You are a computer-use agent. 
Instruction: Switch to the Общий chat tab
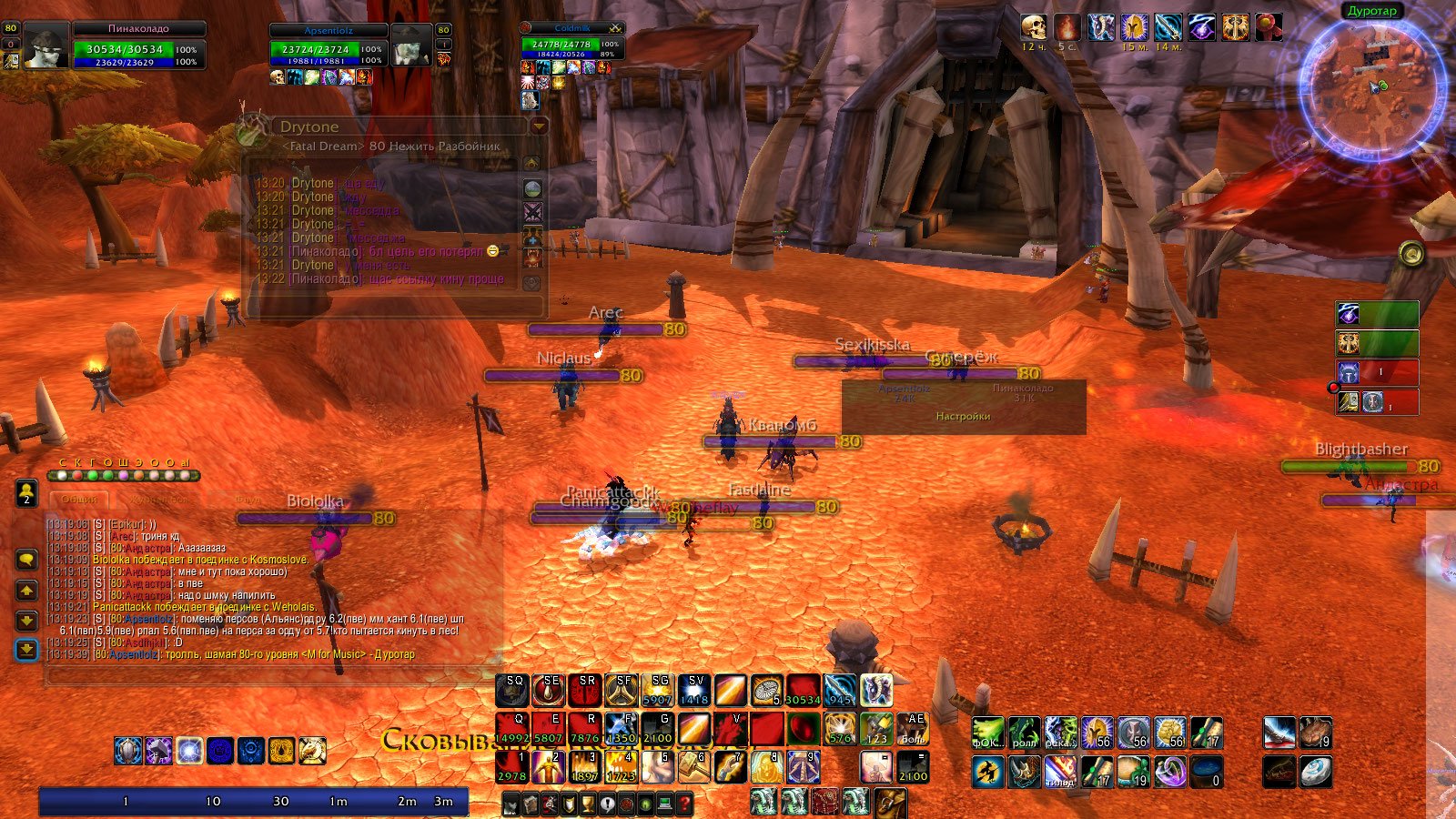(x=79, y=500)
